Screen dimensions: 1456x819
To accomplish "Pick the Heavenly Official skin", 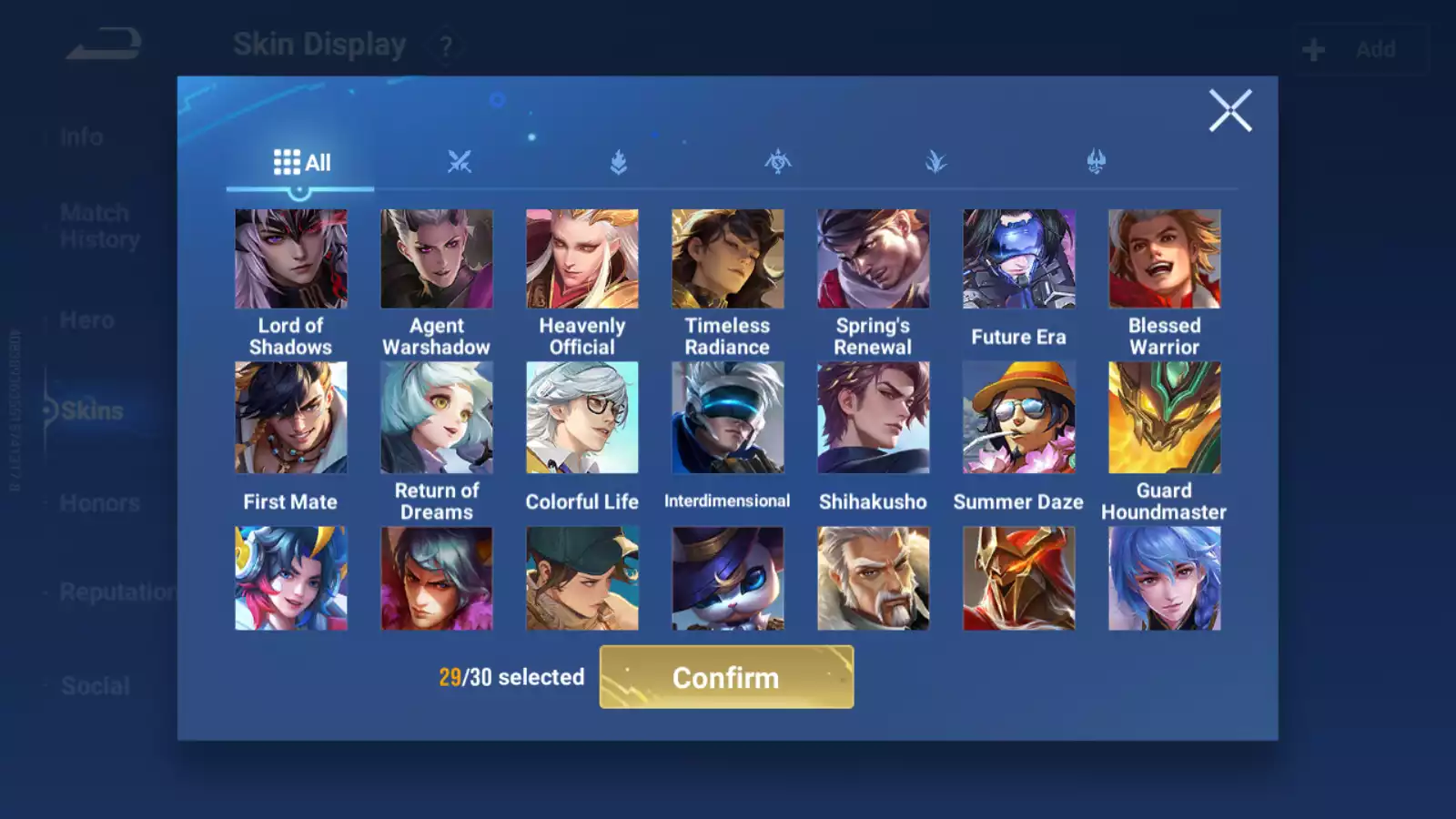I will 581,259.
